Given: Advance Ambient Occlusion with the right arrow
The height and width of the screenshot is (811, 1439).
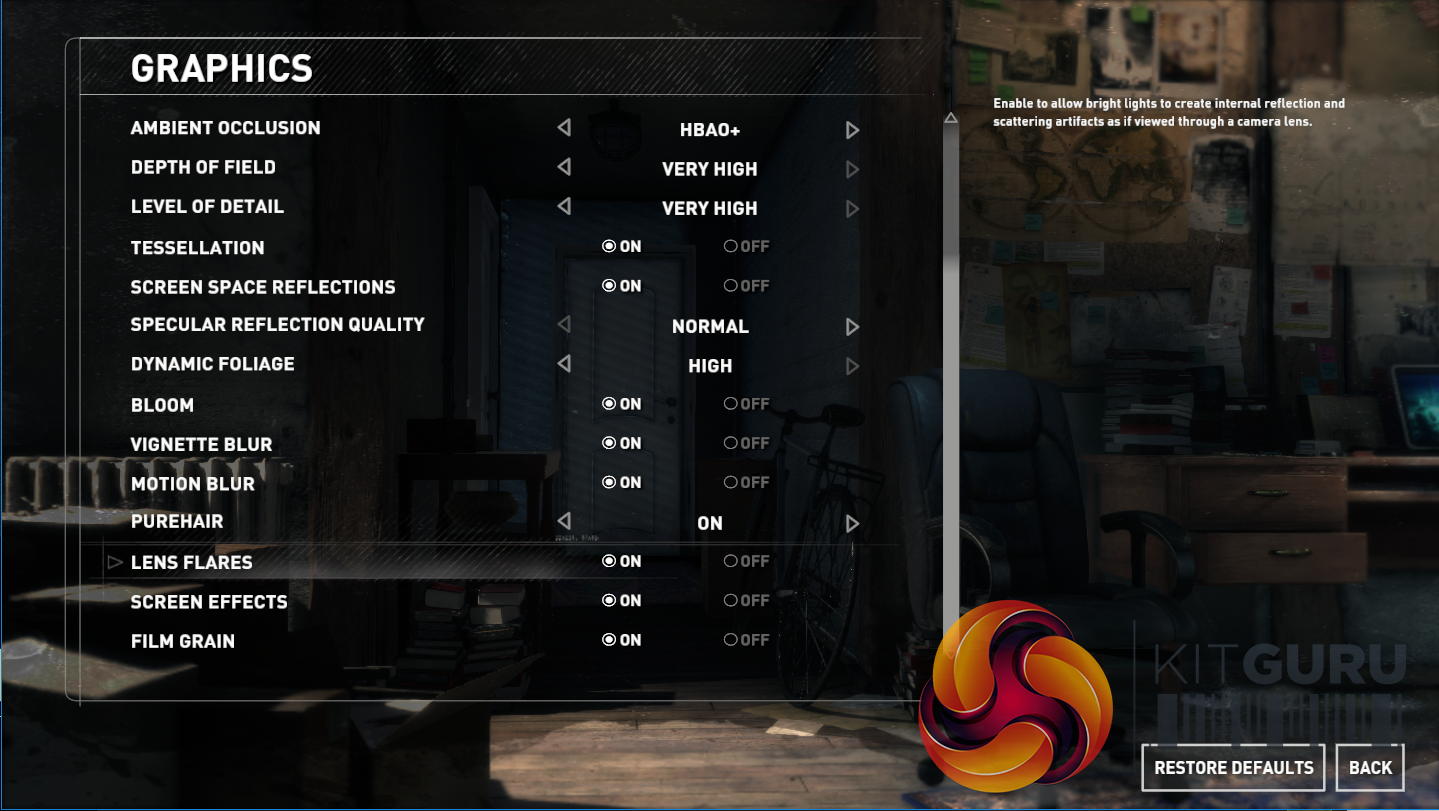Looking at the screenshot, I should coord(852,130).
